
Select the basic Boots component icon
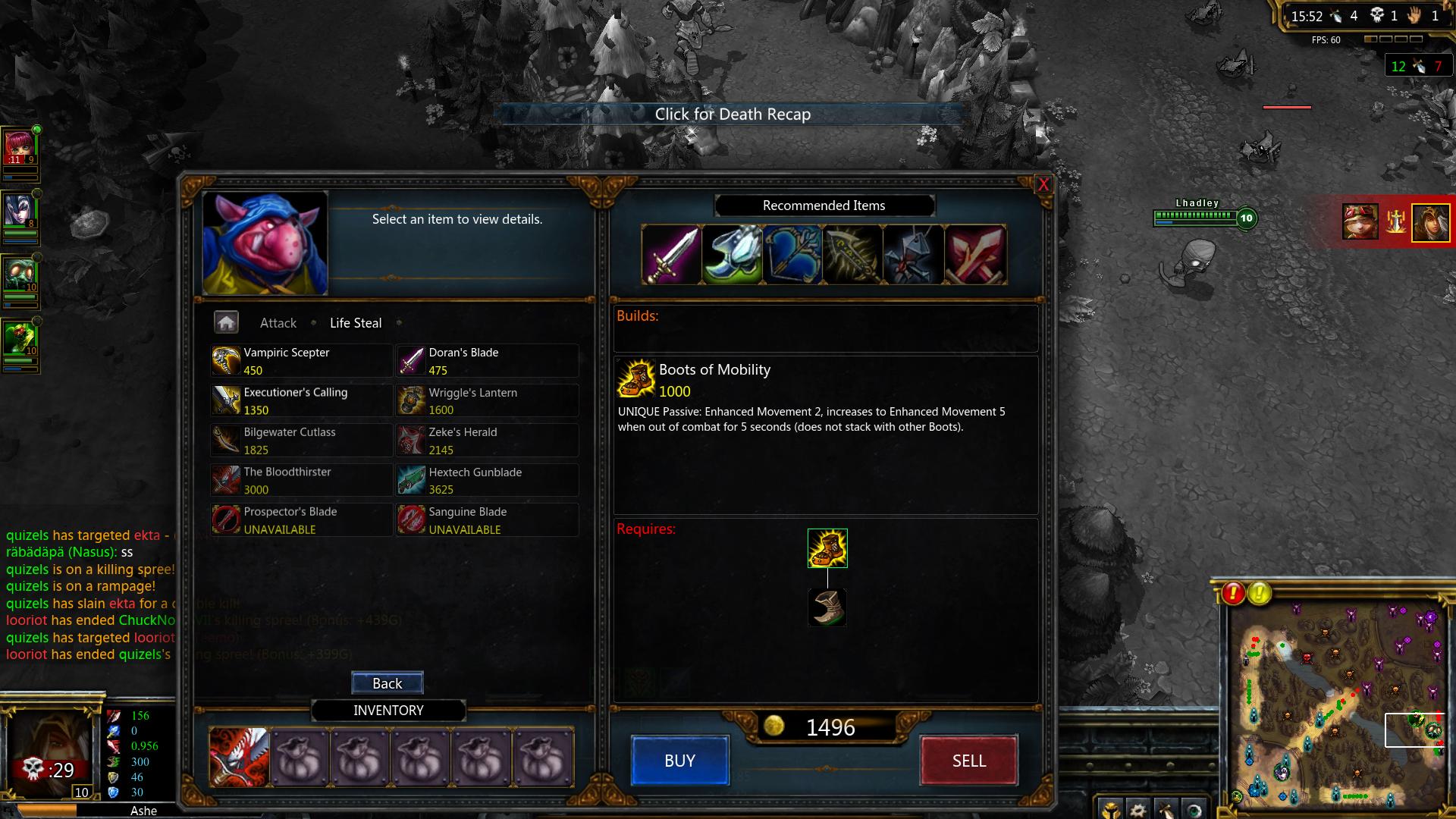[827, 607]
